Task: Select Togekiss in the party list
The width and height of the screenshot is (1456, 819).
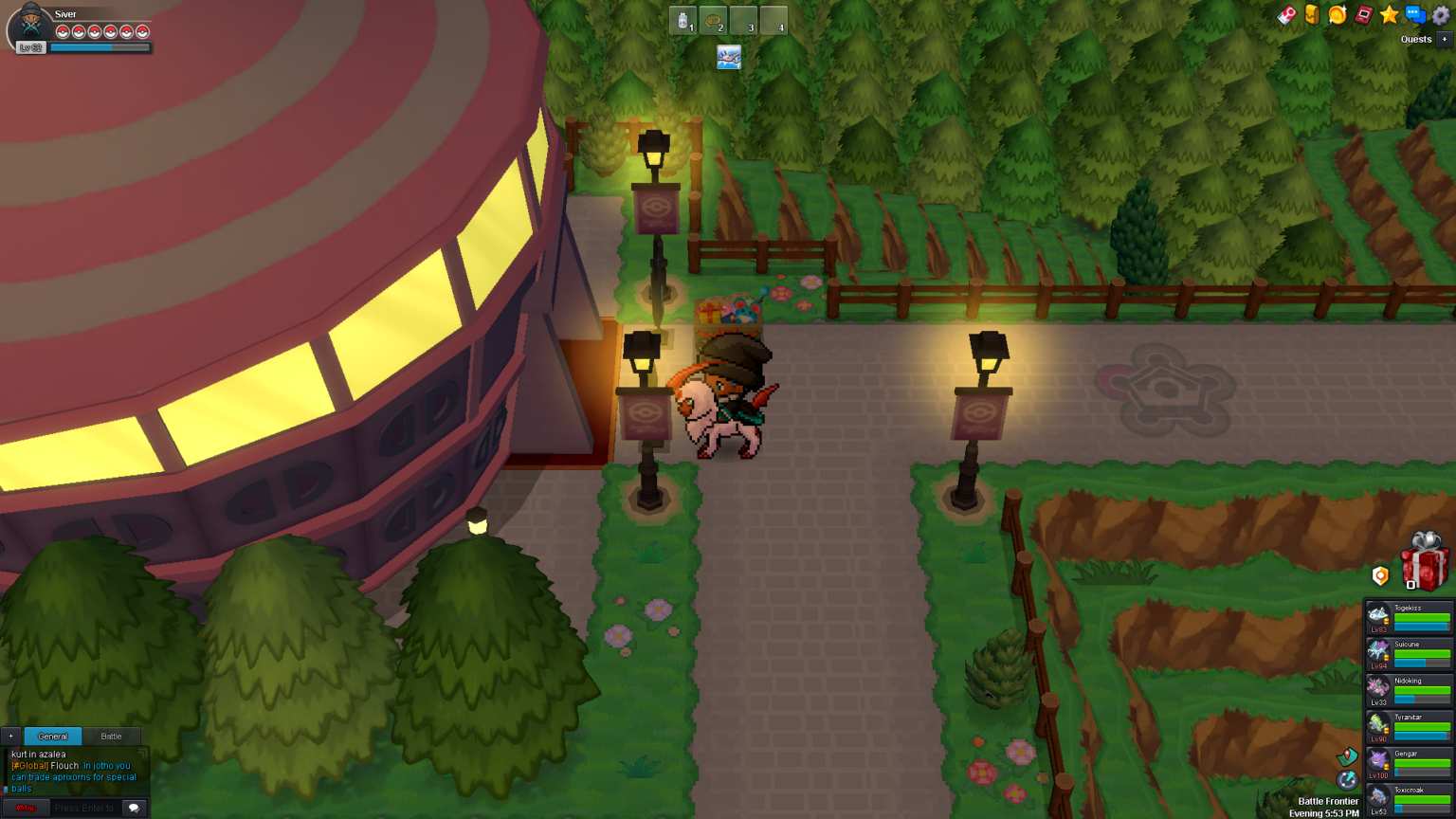Action: [1409, 616]
